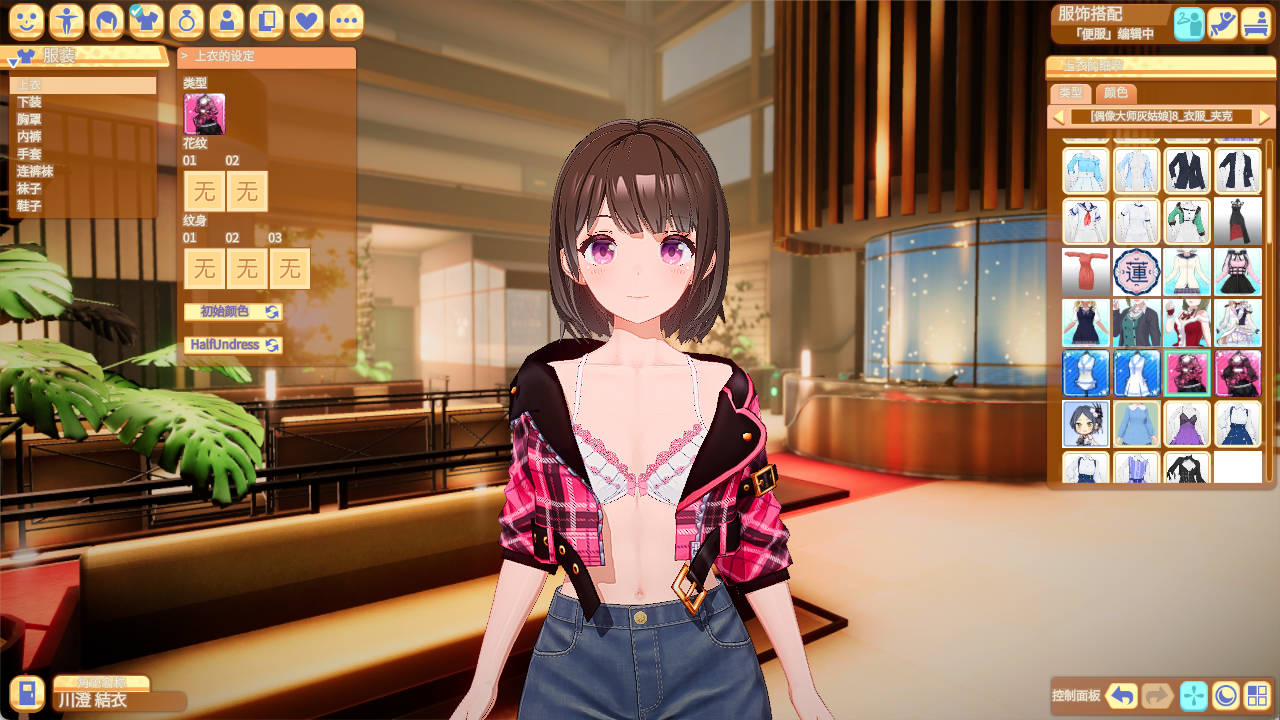Select the accessories ring icon

click(x=186, y=20)
